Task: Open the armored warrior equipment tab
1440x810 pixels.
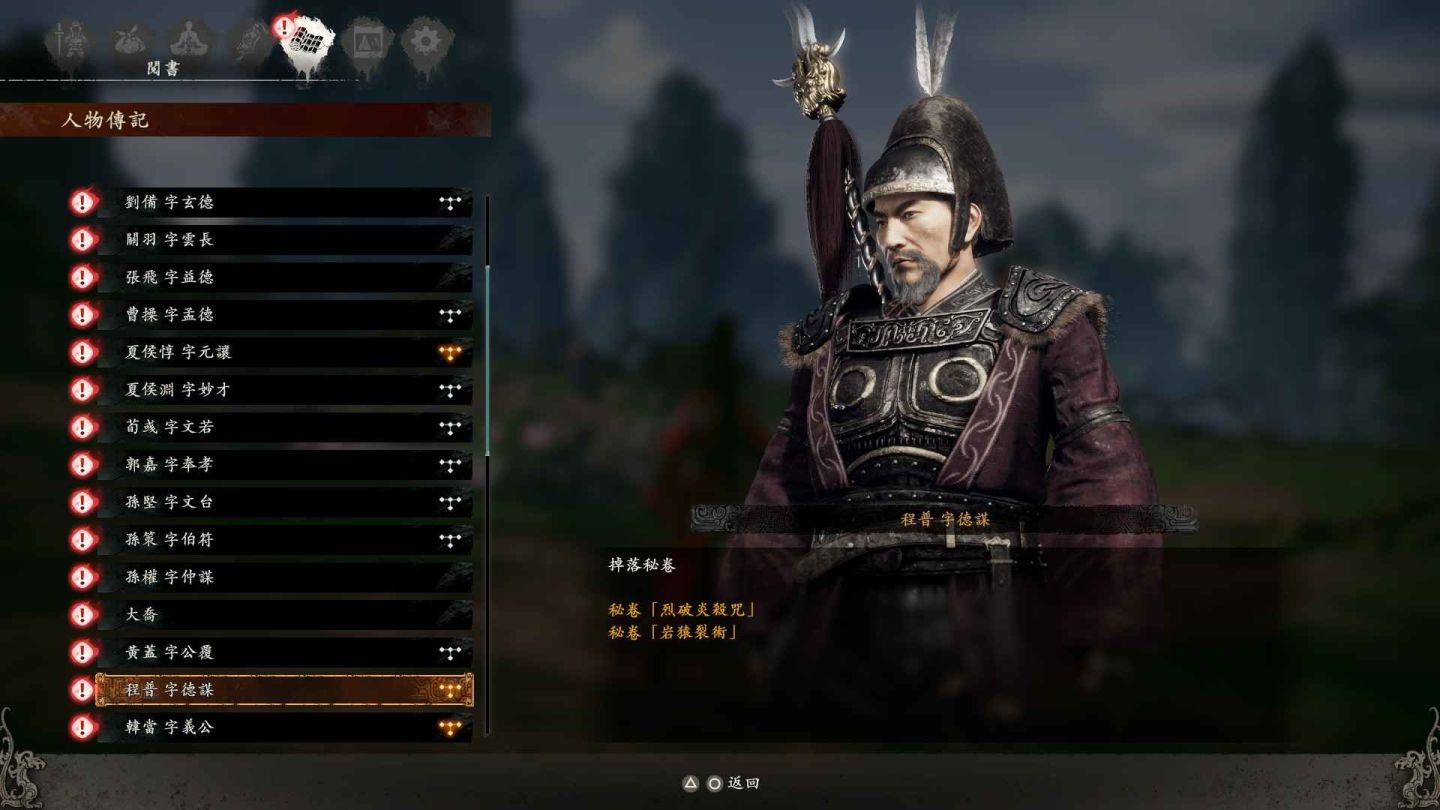Action: pos(70,42)
